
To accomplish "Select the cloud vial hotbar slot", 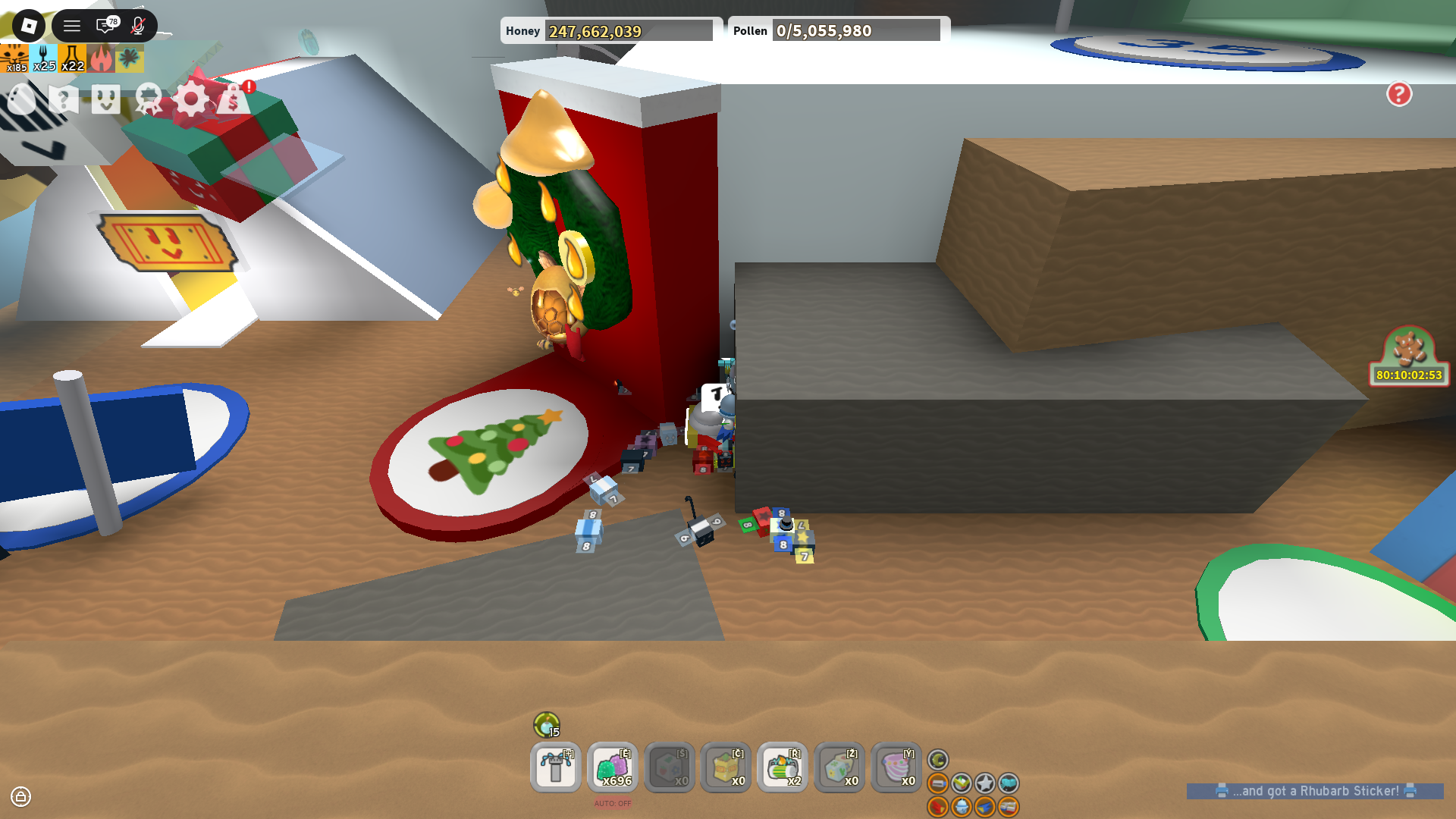I will 896,767.
